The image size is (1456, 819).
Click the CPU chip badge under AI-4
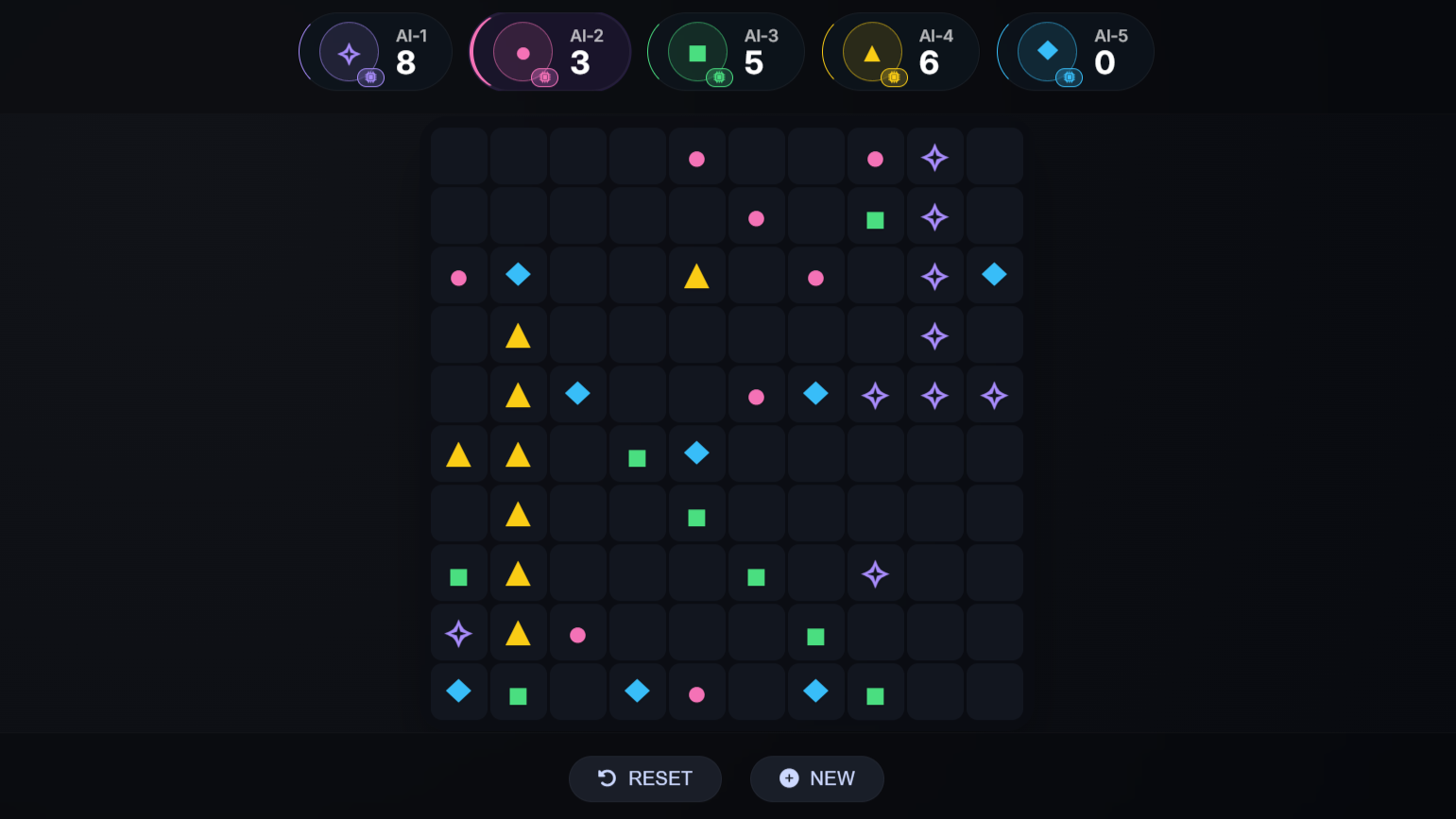pos(894,77)
